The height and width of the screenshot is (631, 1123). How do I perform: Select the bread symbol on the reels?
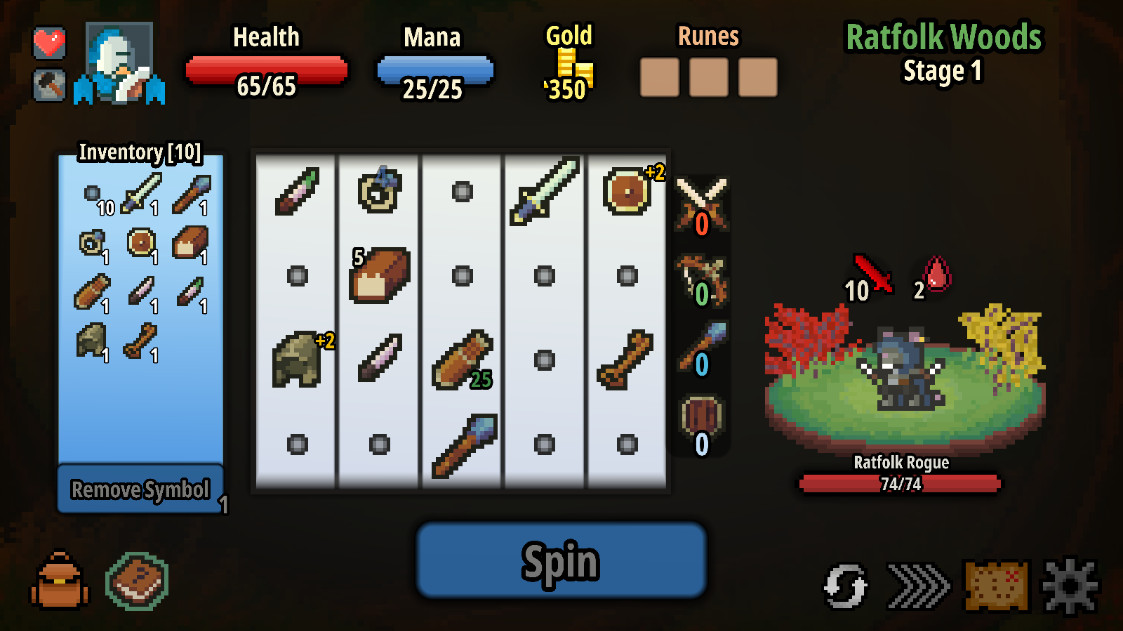(380, 275)
